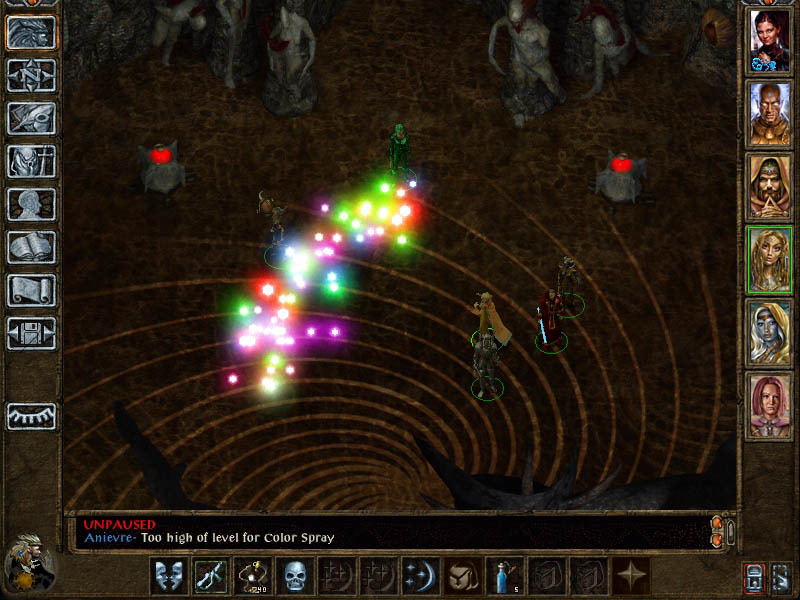Image resolution: width=800 pixels, height=600 pixels.
Task: Select the bald warrior portrait
Action: (x=770, y=114)
